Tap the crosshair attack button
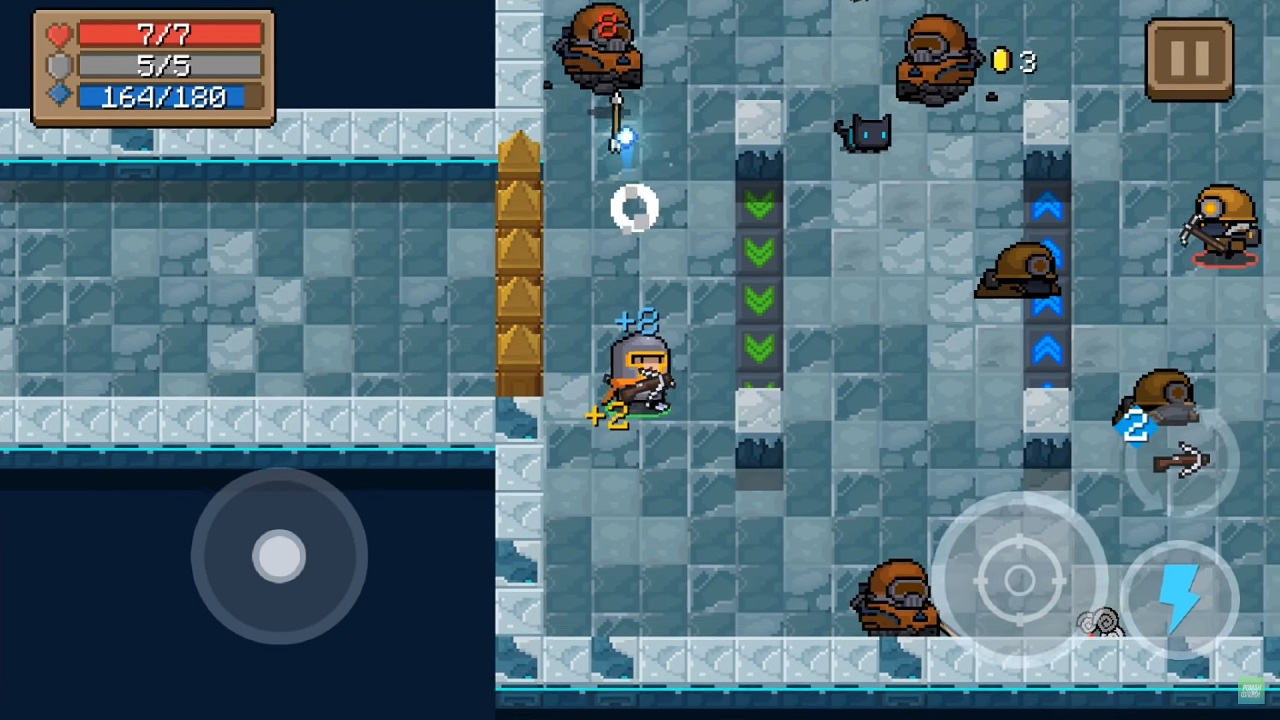This screenshot has height=720, width=1280. tap(1019, 579)
